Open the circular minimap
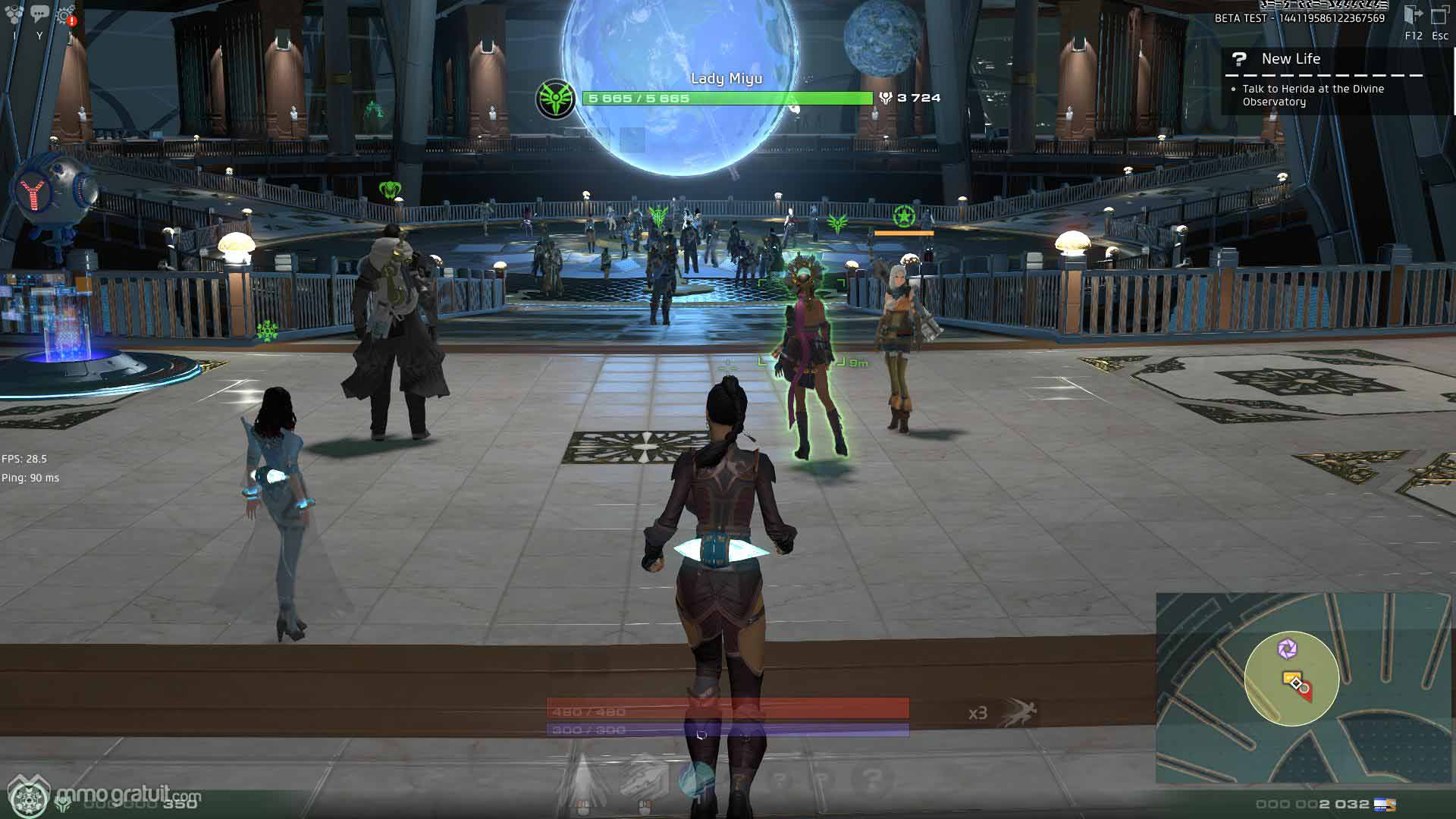 (1291, 679)
